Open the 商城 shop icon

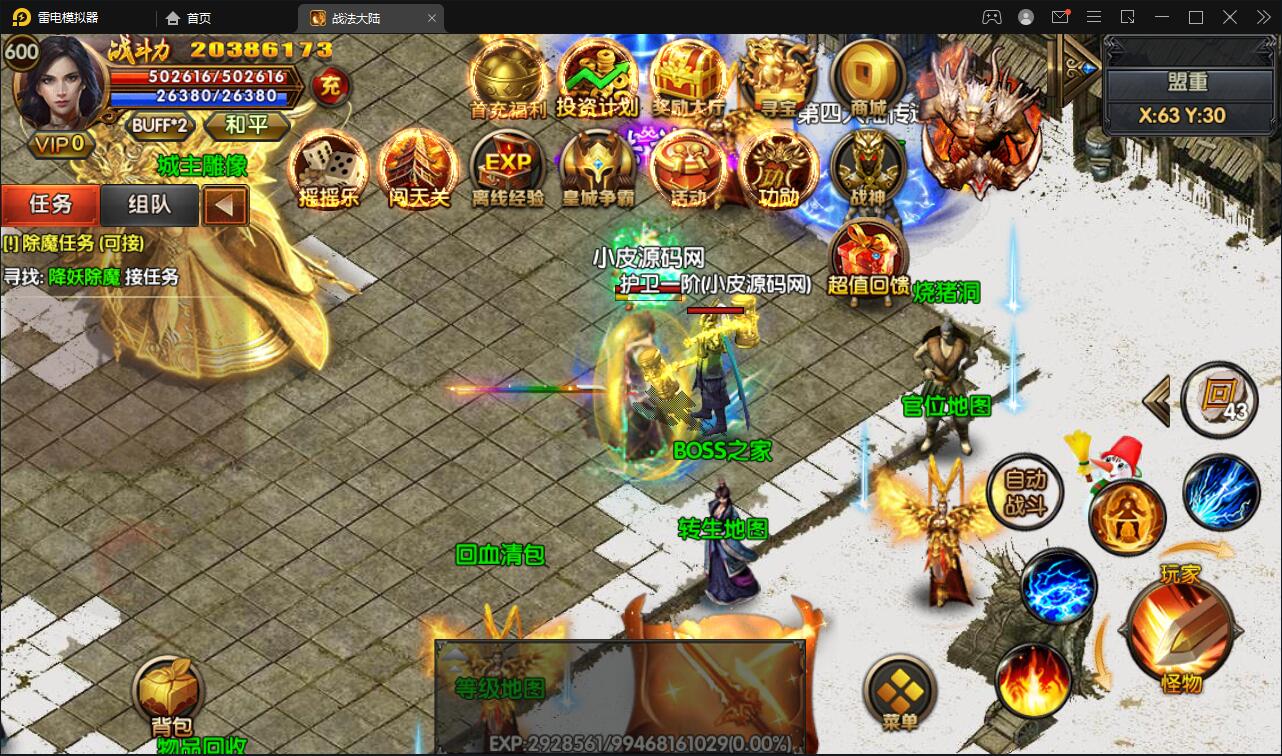867,76
